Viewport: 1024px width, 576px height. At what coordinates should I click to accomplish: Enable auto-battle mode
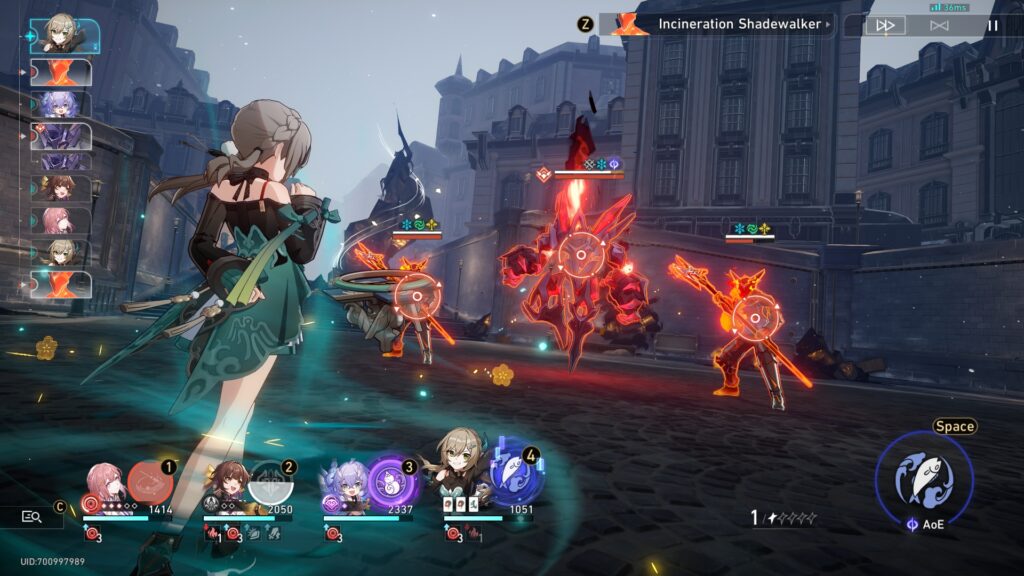tap(939, 25)
